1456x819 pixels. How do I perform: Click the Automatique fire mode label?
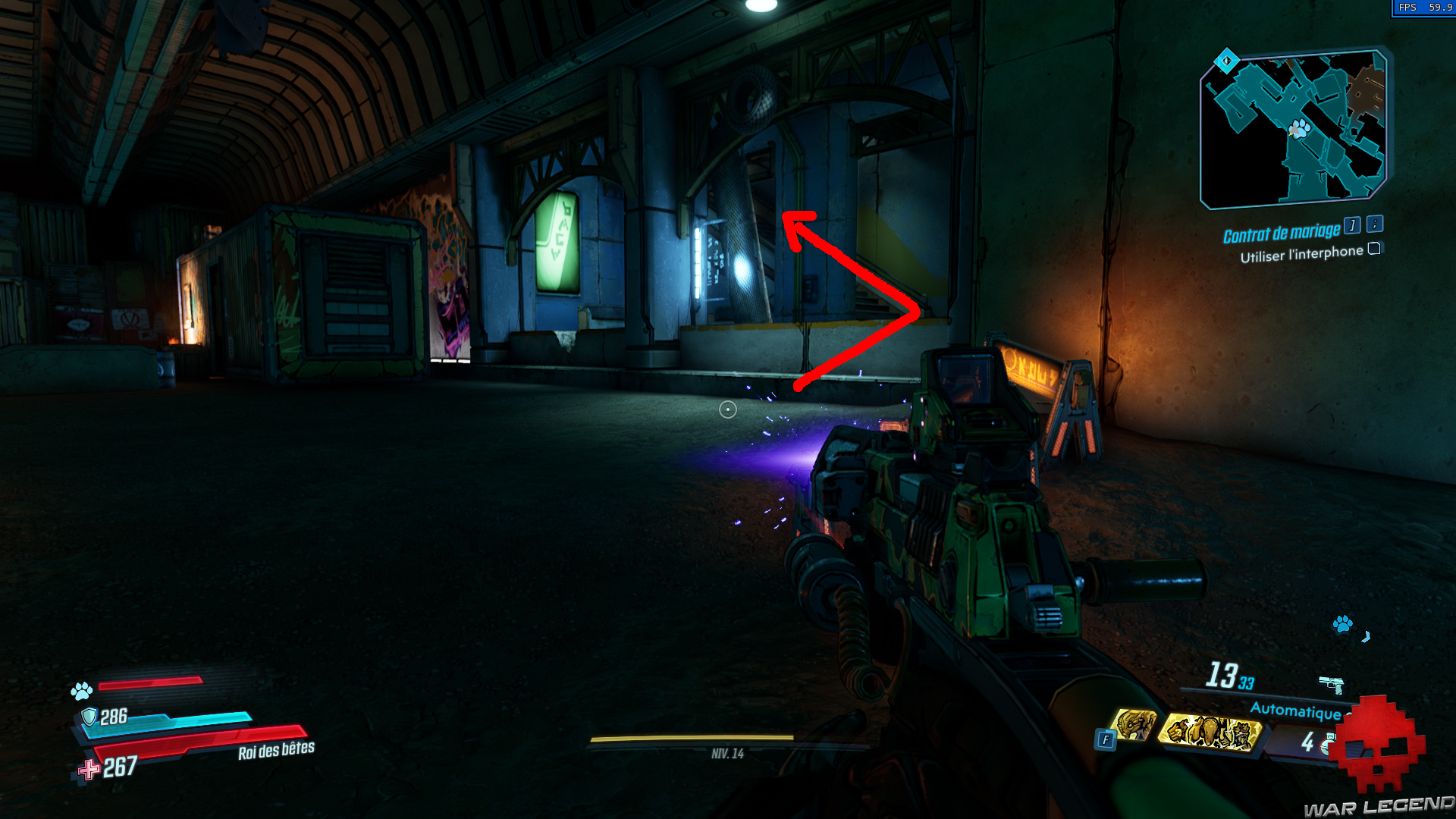(1298, 710)
